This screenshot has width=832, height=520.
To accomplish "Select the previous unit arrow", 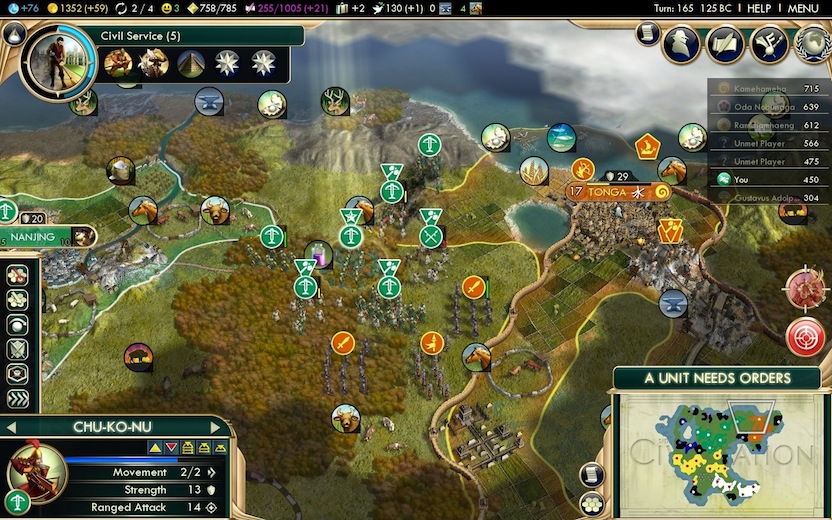I will pos(10,427).
